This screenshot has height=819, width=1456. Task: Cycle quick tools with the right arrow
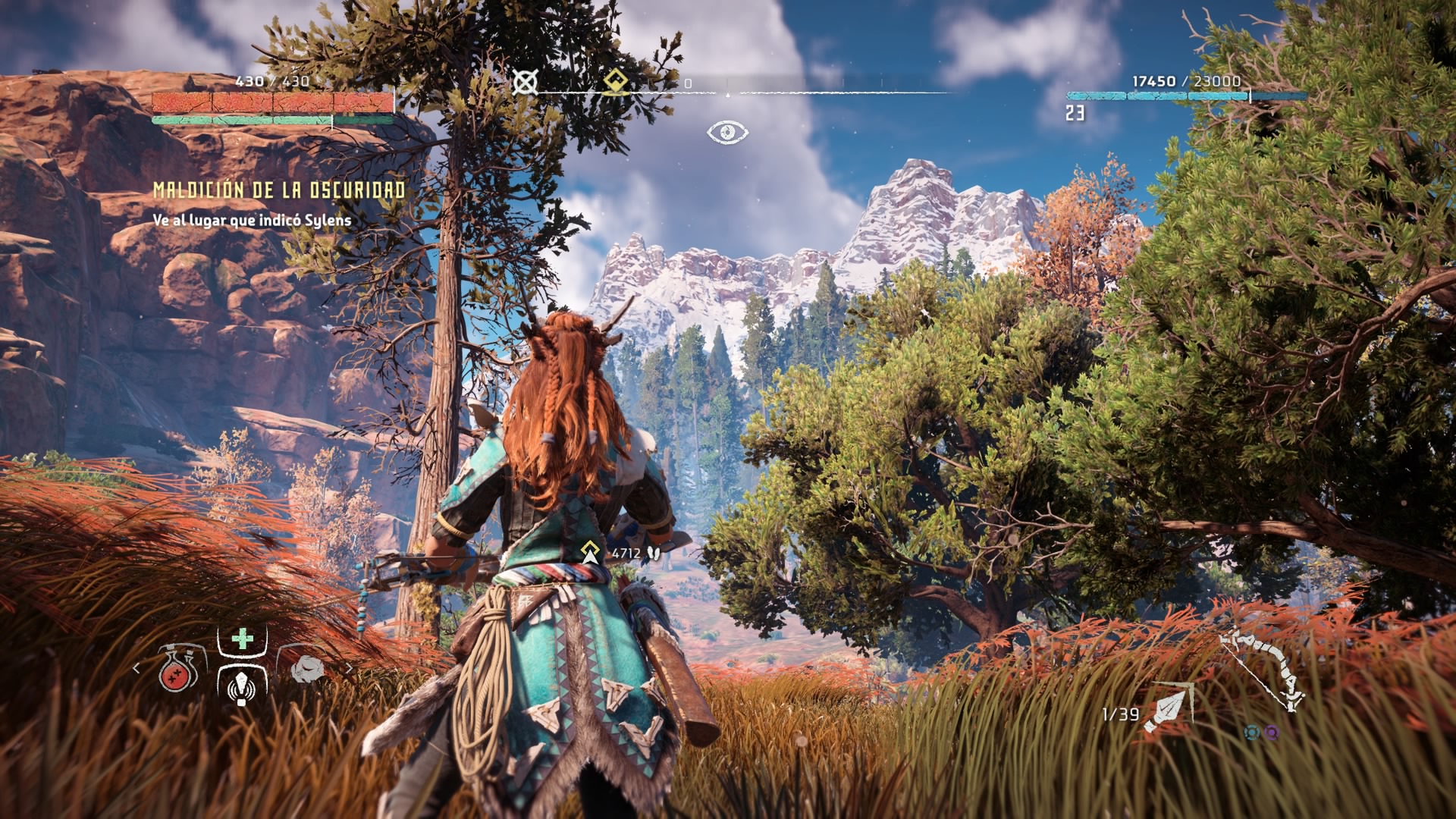[349, 668]
